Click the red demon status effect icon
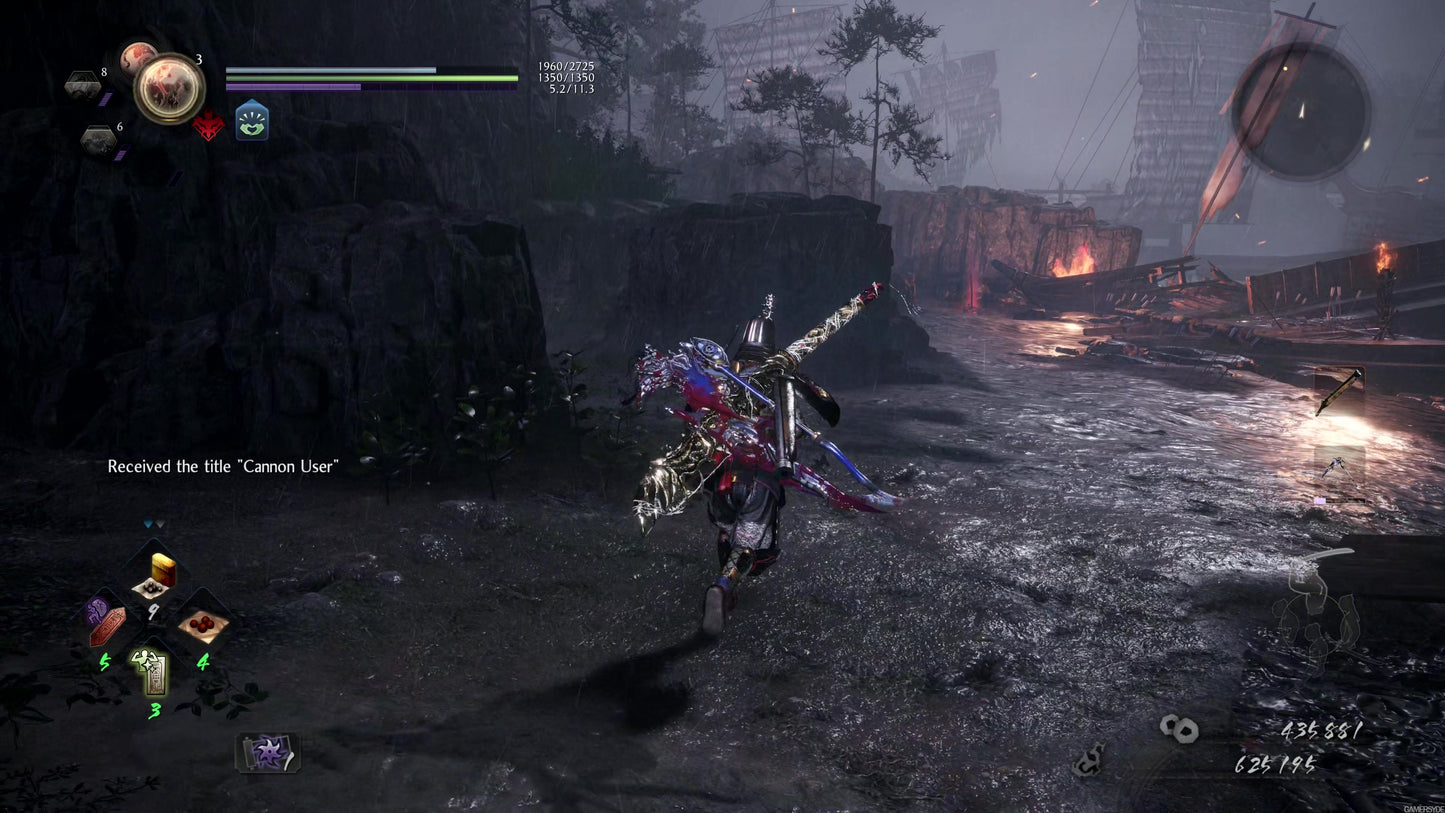Screen dimensions: 1445x813 [x=208, y=124]
